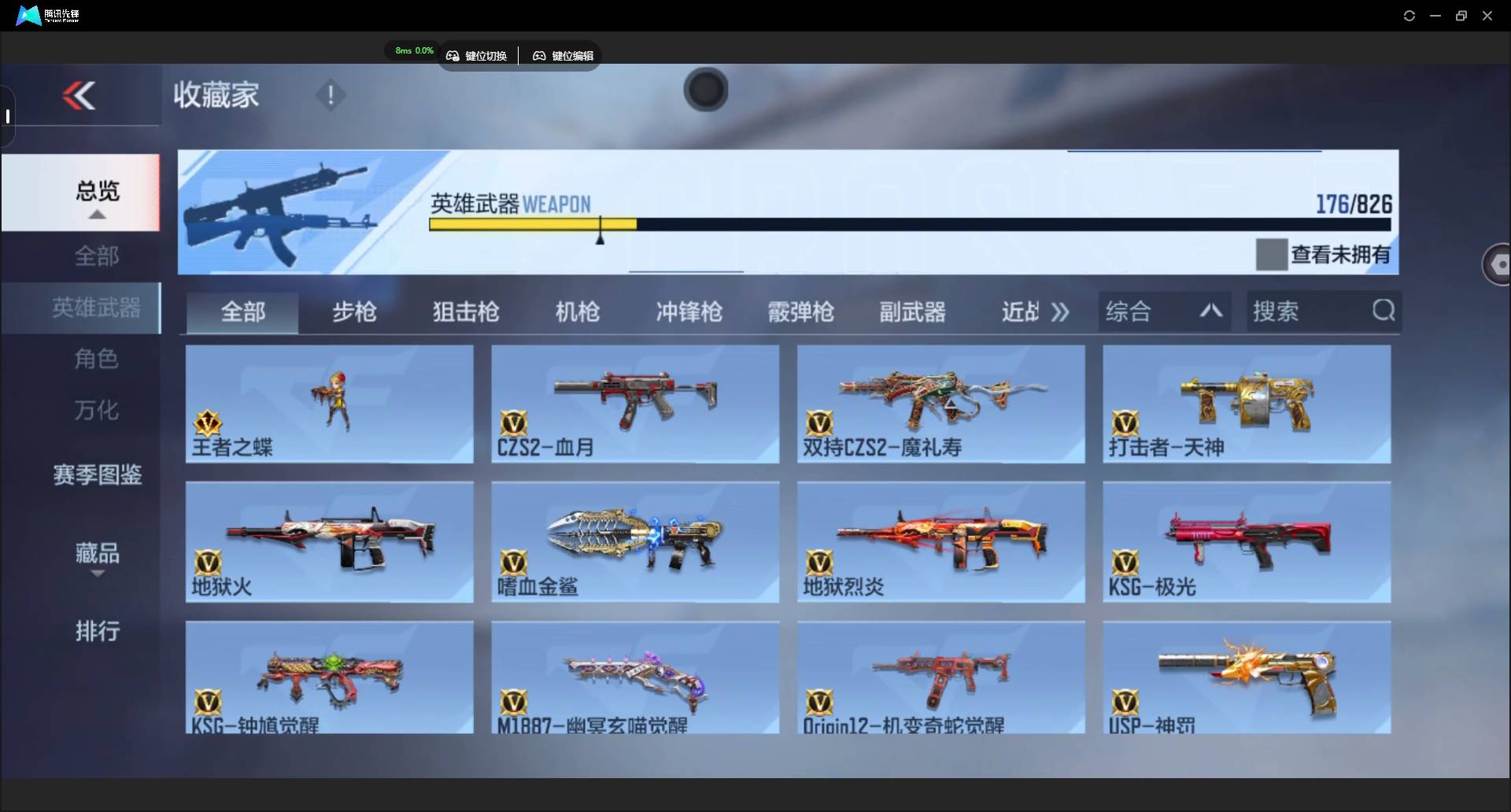Select 角色 in the left sidebar

(x=96, y=359)
